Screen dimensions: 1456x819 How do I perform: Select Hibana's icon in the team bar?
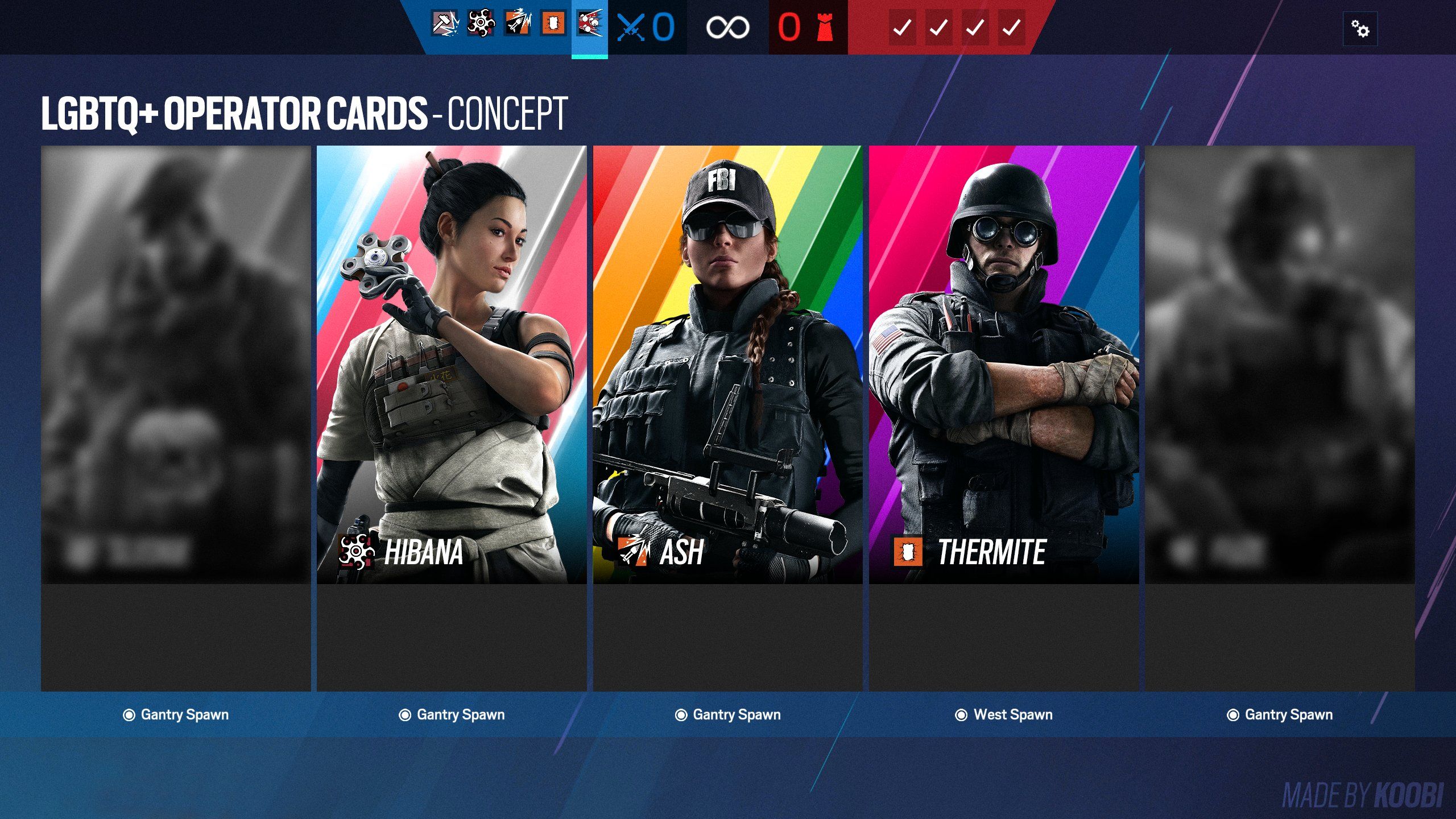pos(481,24)
